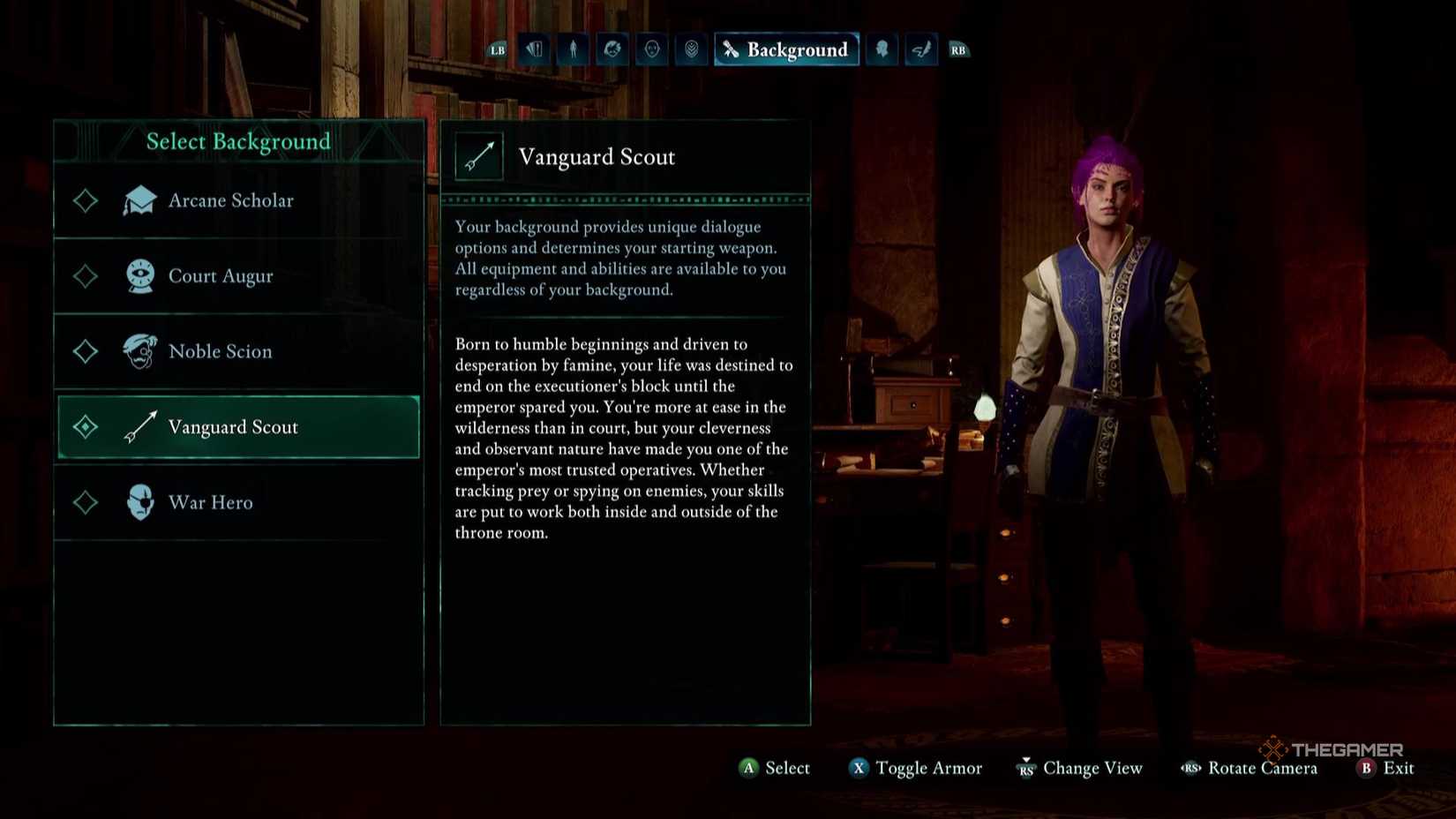Pick the Noble Scion background
The image size is (1456, 819).
pos(221,351)
